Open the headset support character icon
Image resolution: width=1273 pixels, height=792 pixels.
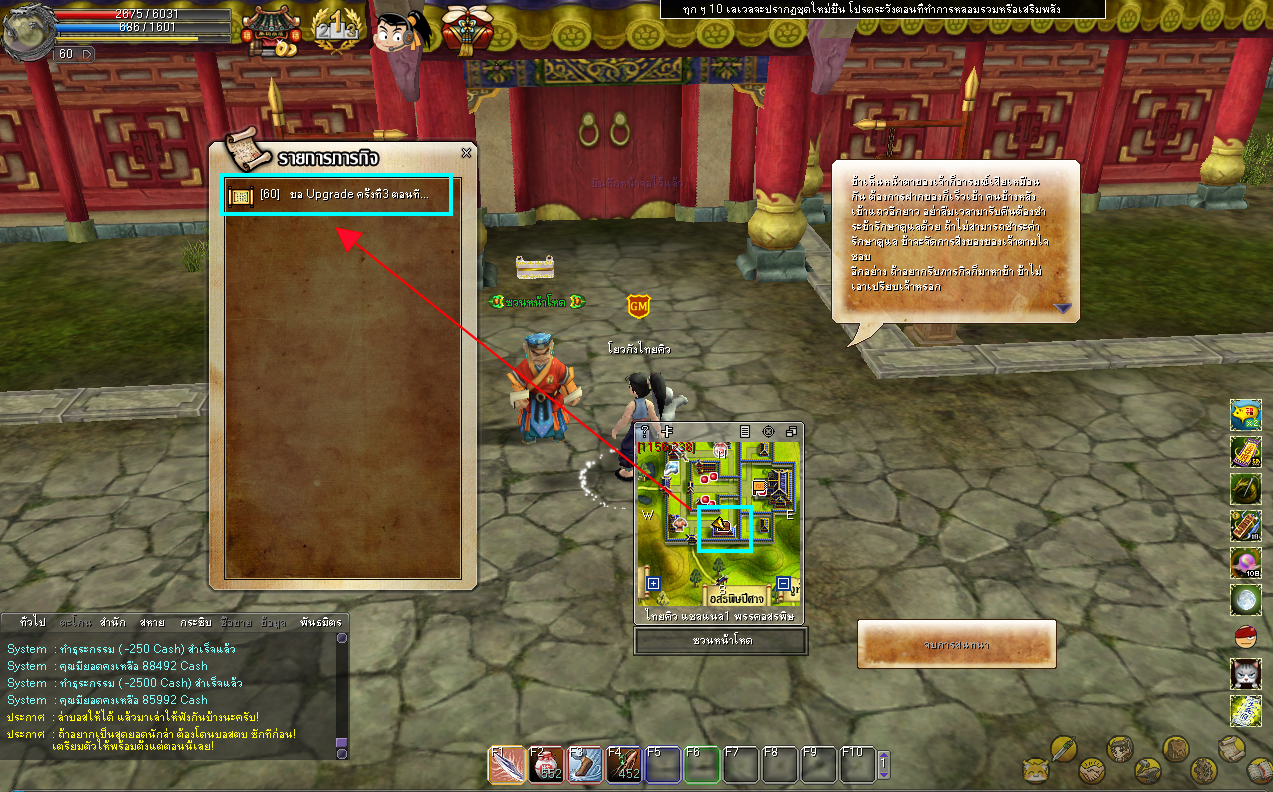click(x=400, y=31)
